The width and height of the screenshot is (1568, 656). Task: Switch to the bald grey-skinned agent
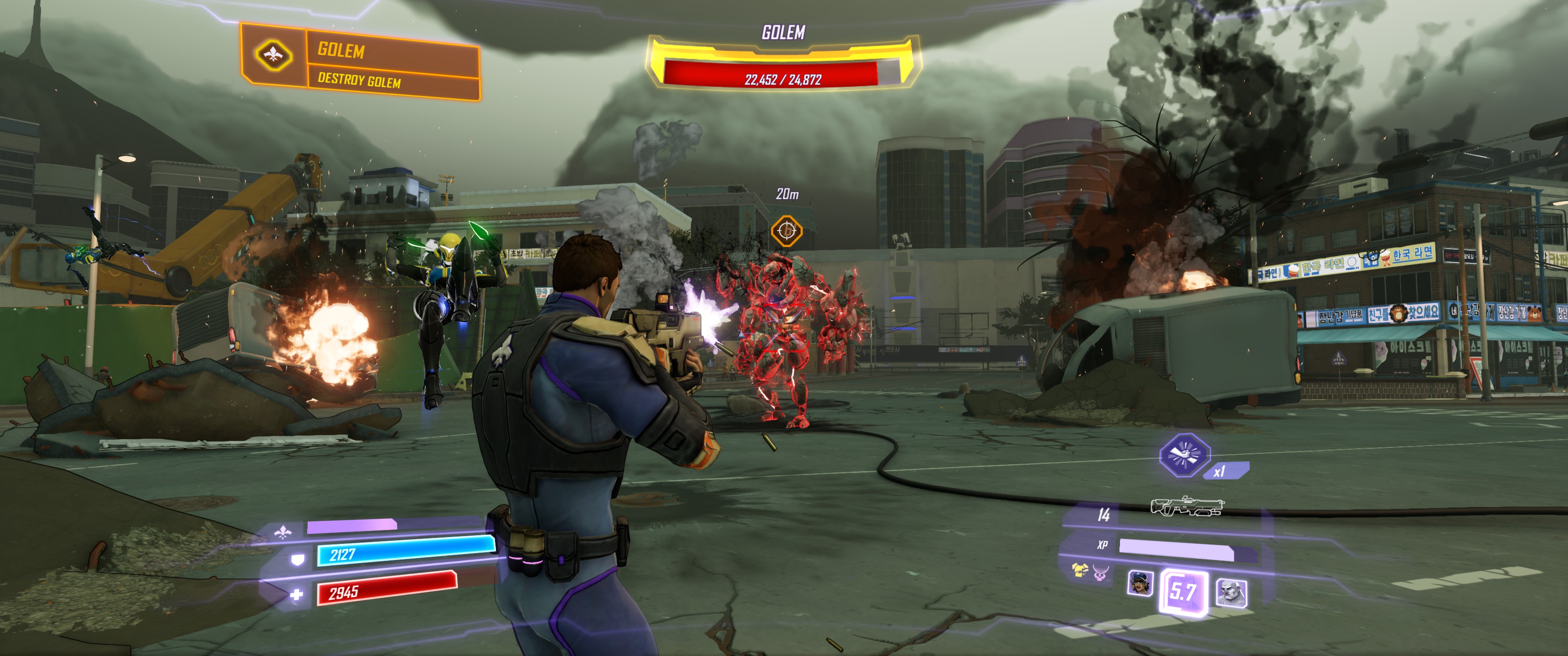tap(1231, 591)
